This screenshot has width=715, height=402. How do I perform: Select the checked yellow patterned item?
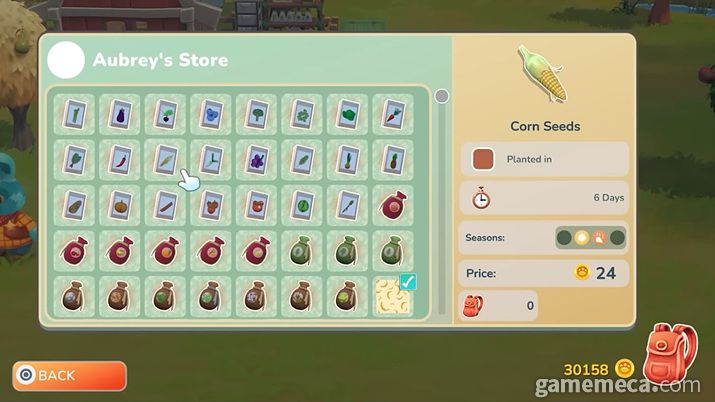[392, 297]
